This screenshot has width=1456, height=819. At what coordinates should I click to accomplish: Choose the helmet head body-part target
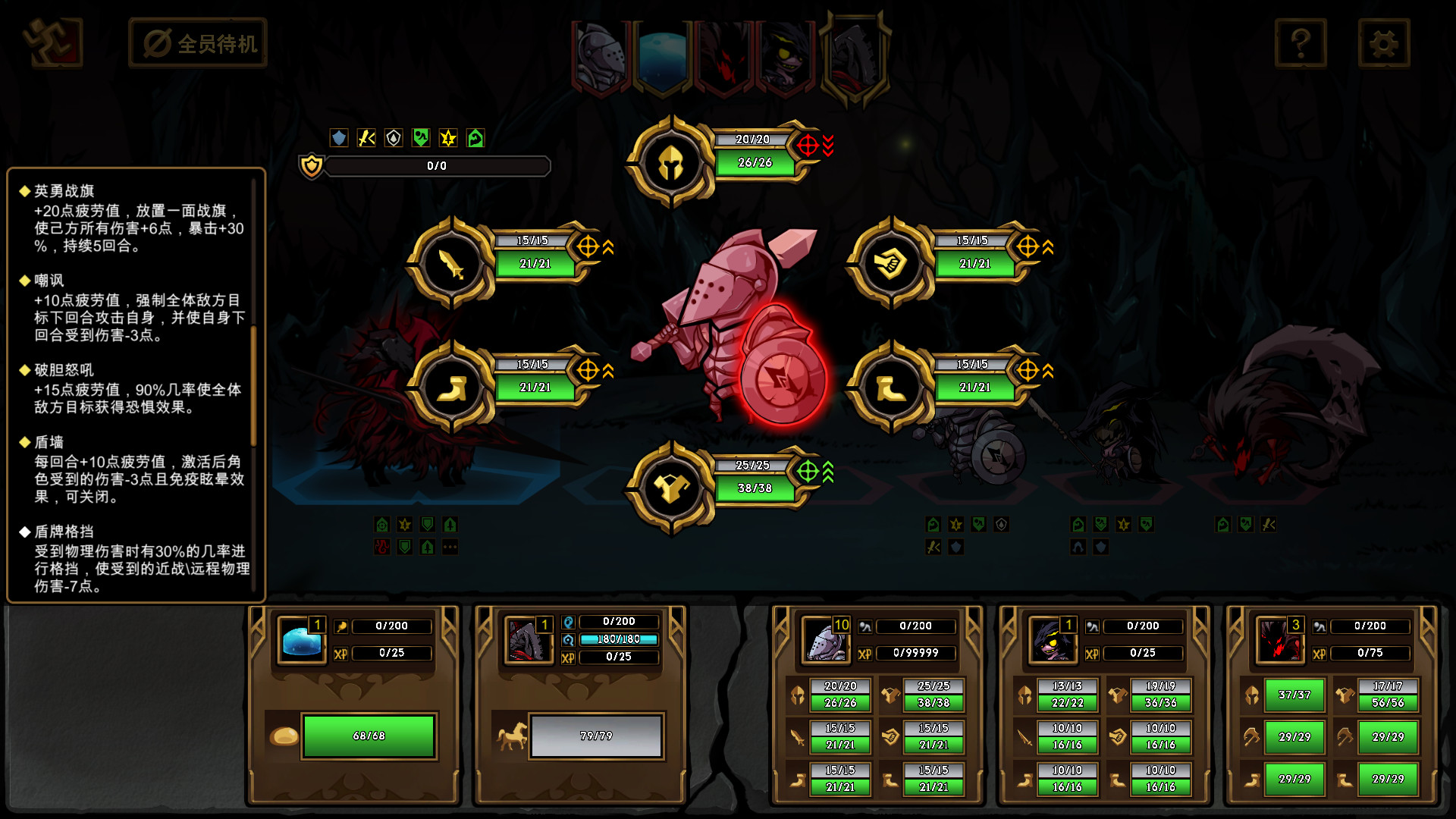(x=670, y=162)
